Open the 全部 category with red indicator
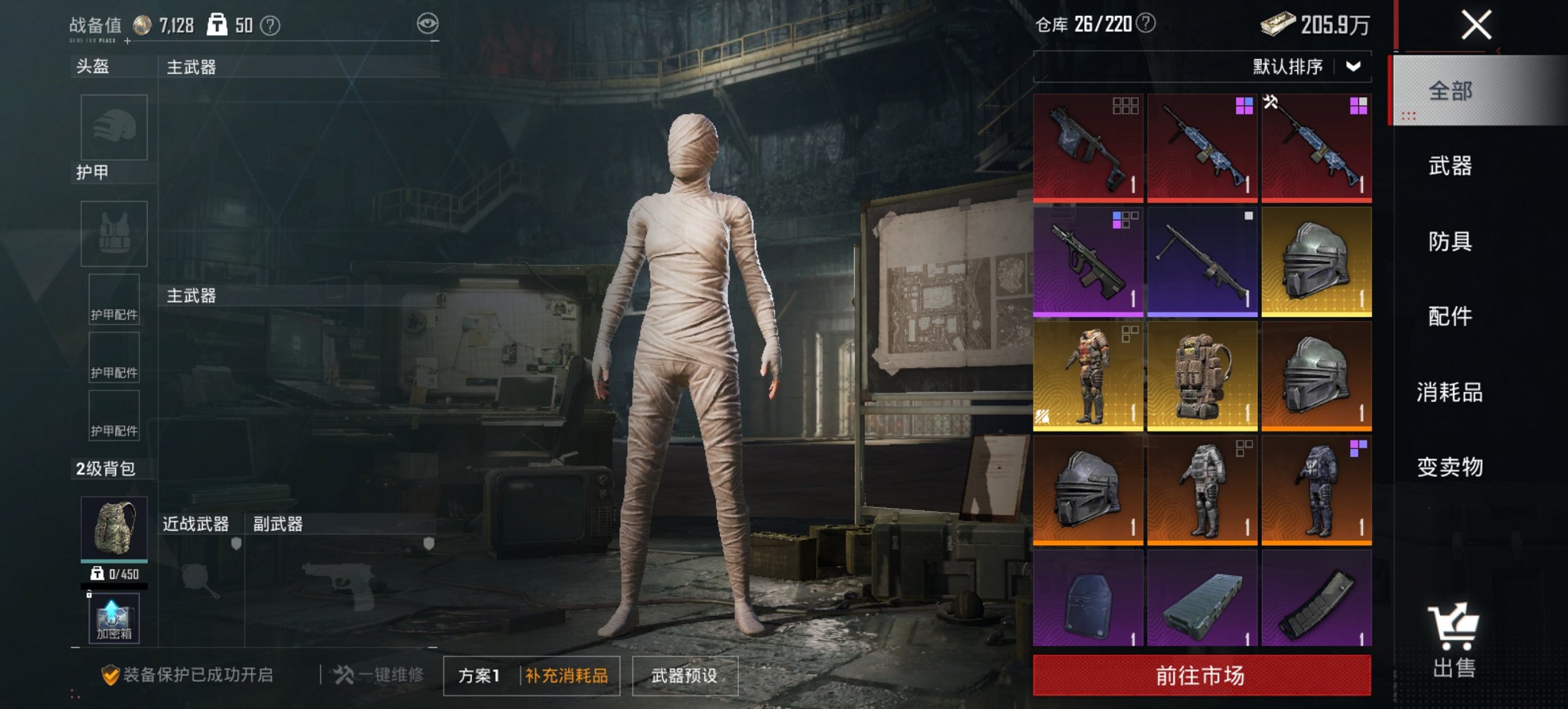Viewport: 1568px width, 709px height. pyautogui.click(x=1450, y=91)
